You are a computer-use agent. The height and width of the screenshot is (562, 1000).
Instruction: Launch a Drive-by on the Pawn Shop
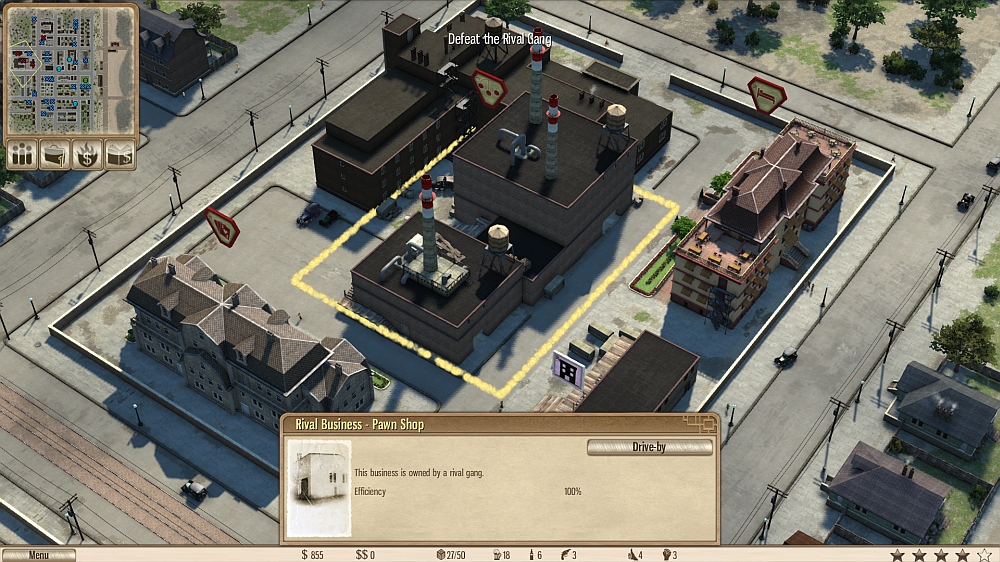[649, 447]
